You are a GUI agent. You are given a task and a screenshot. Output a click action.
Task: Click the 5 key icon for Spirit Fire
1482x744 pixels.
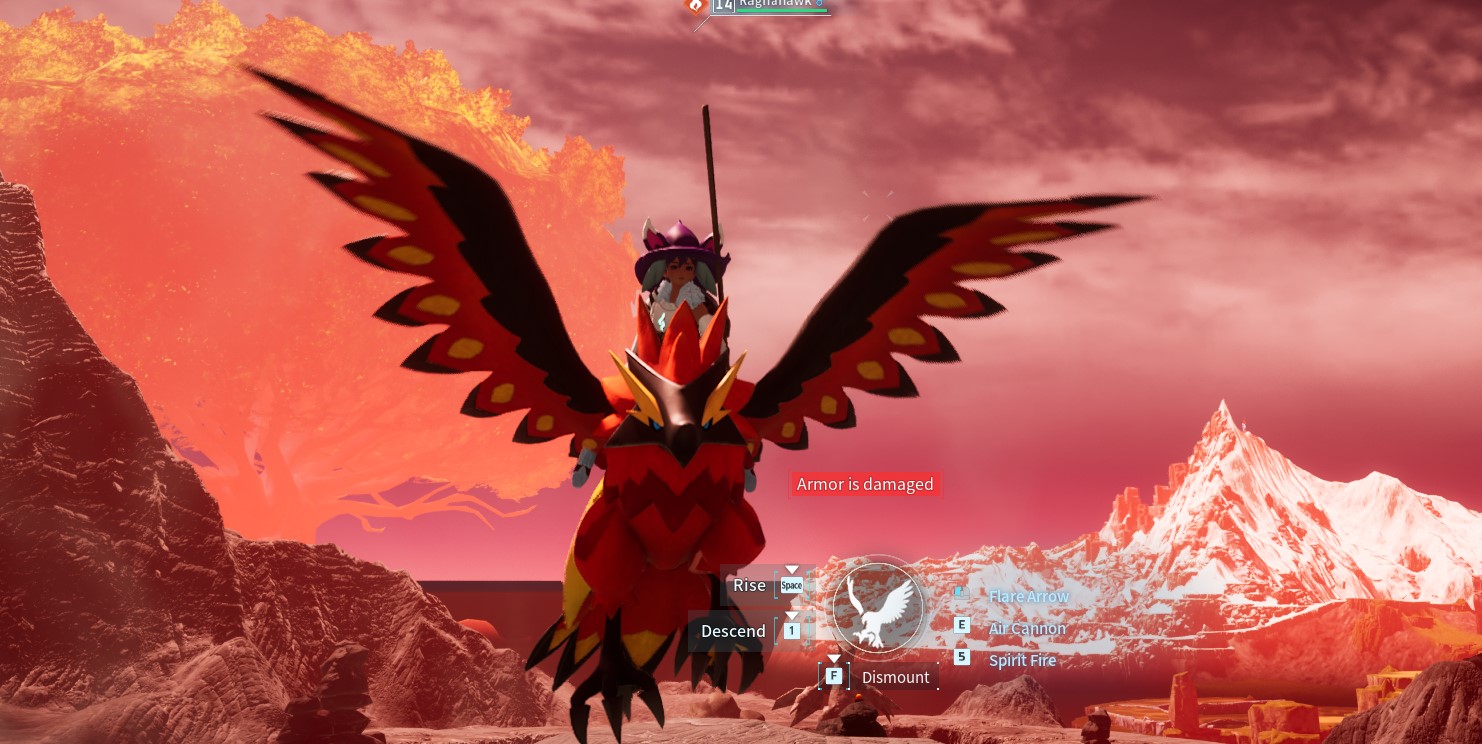962,657
